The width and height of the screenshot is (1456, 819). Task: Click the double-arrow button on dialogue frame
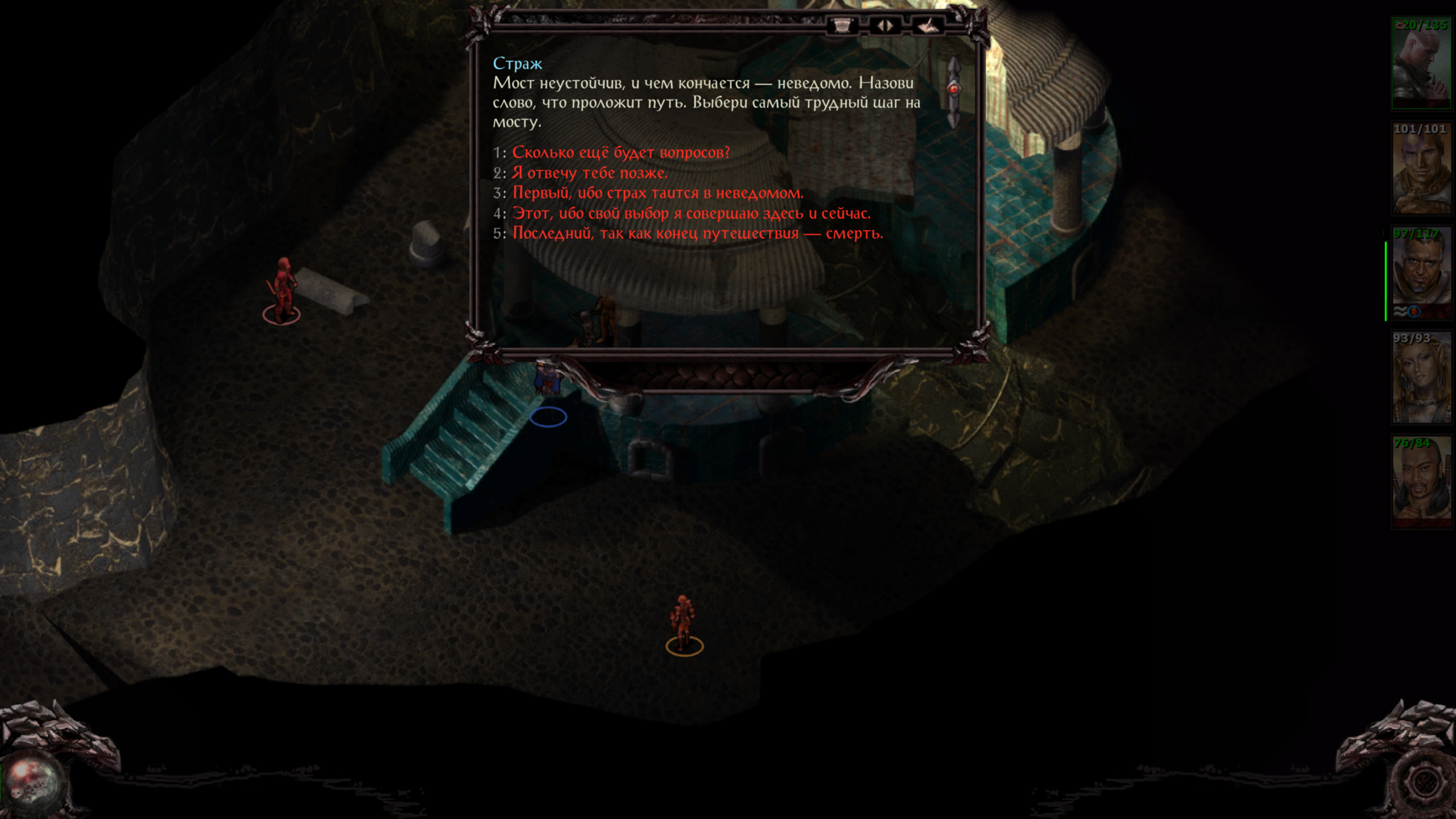884,26
